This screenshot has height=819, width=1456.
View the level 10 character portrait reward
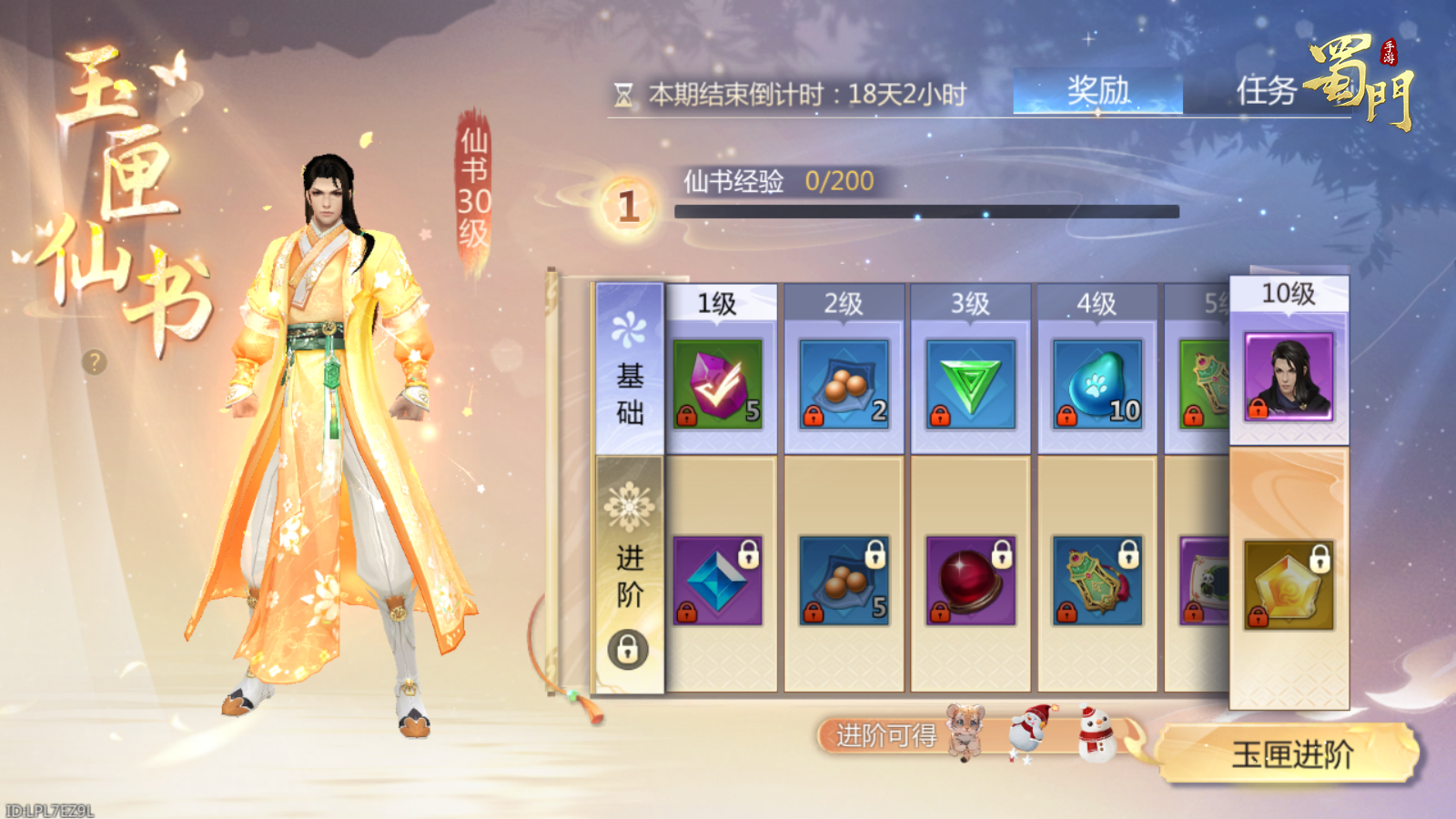[1289, 376]
